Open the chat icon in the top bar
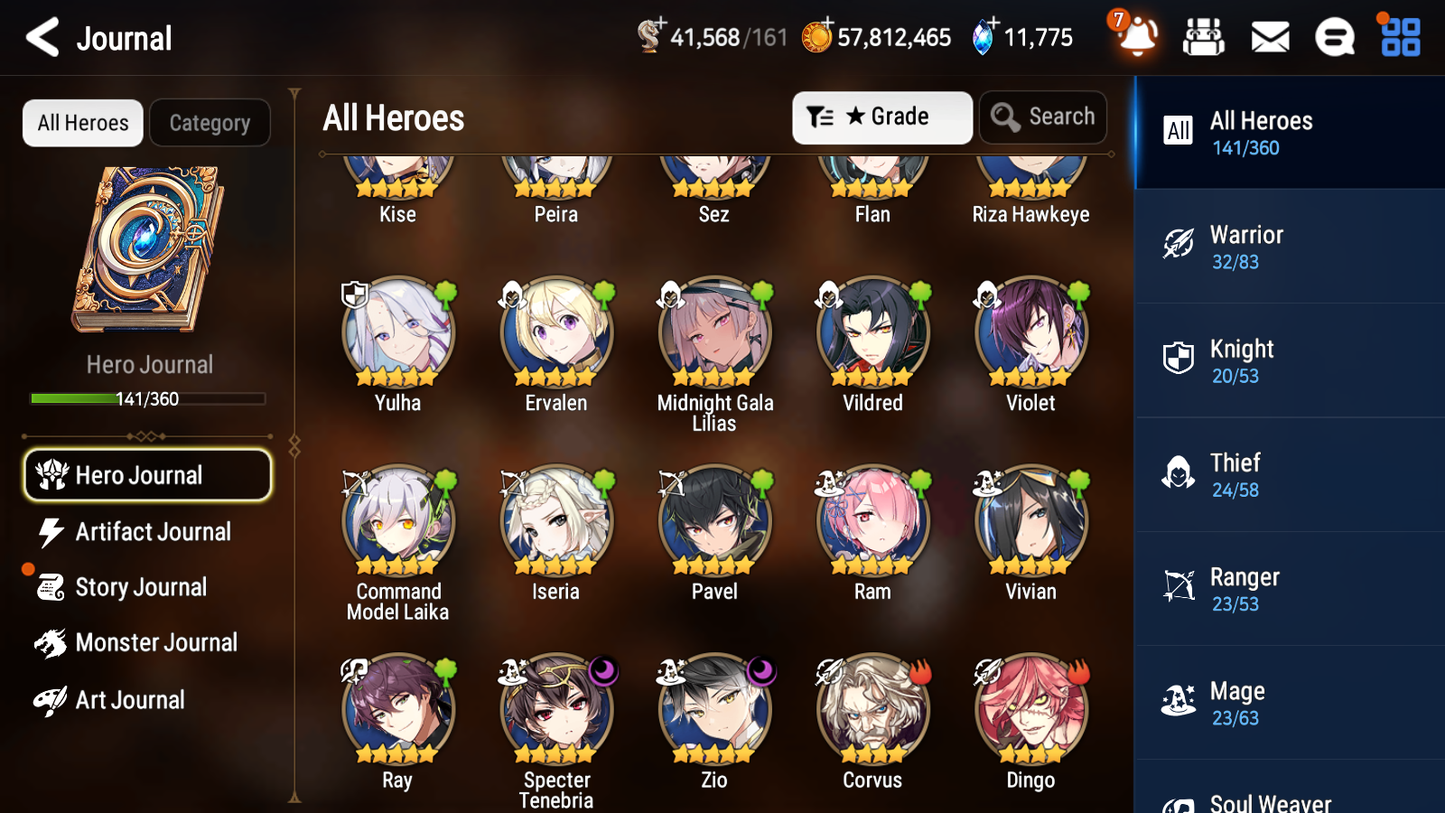 pos(1334,36)
